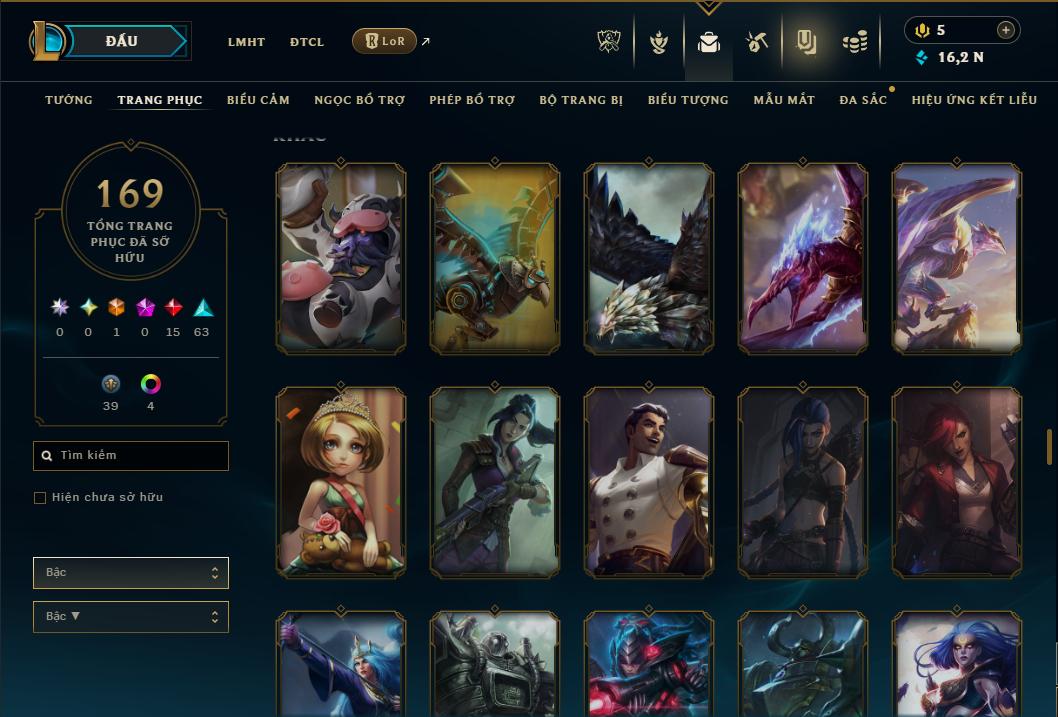The image size is (1058, 717).
Task: Switch to the ĐTCL section
Action: [307, 42]
